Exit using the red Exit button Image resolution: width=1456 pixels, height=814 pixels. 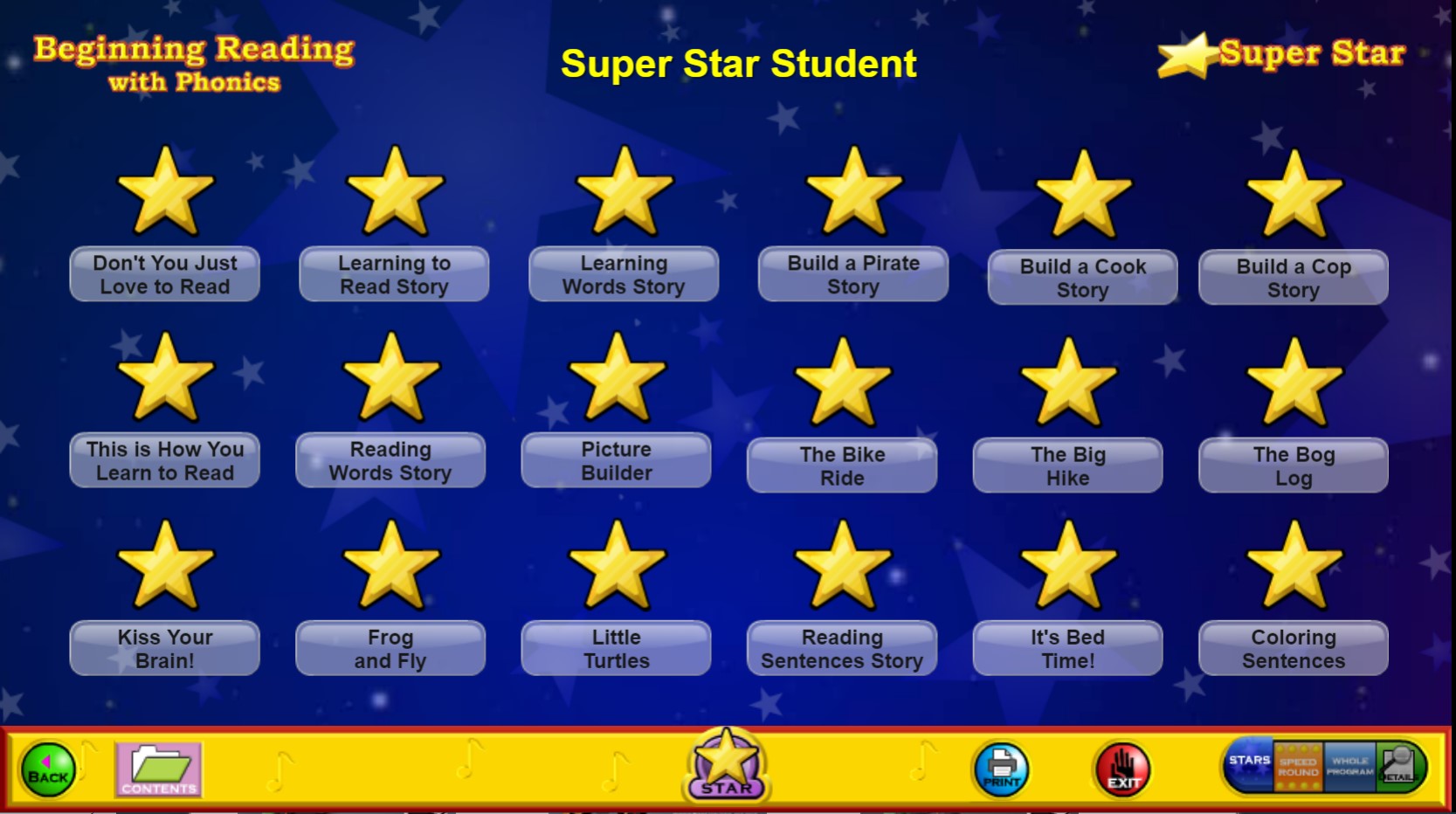[1123, 769]
